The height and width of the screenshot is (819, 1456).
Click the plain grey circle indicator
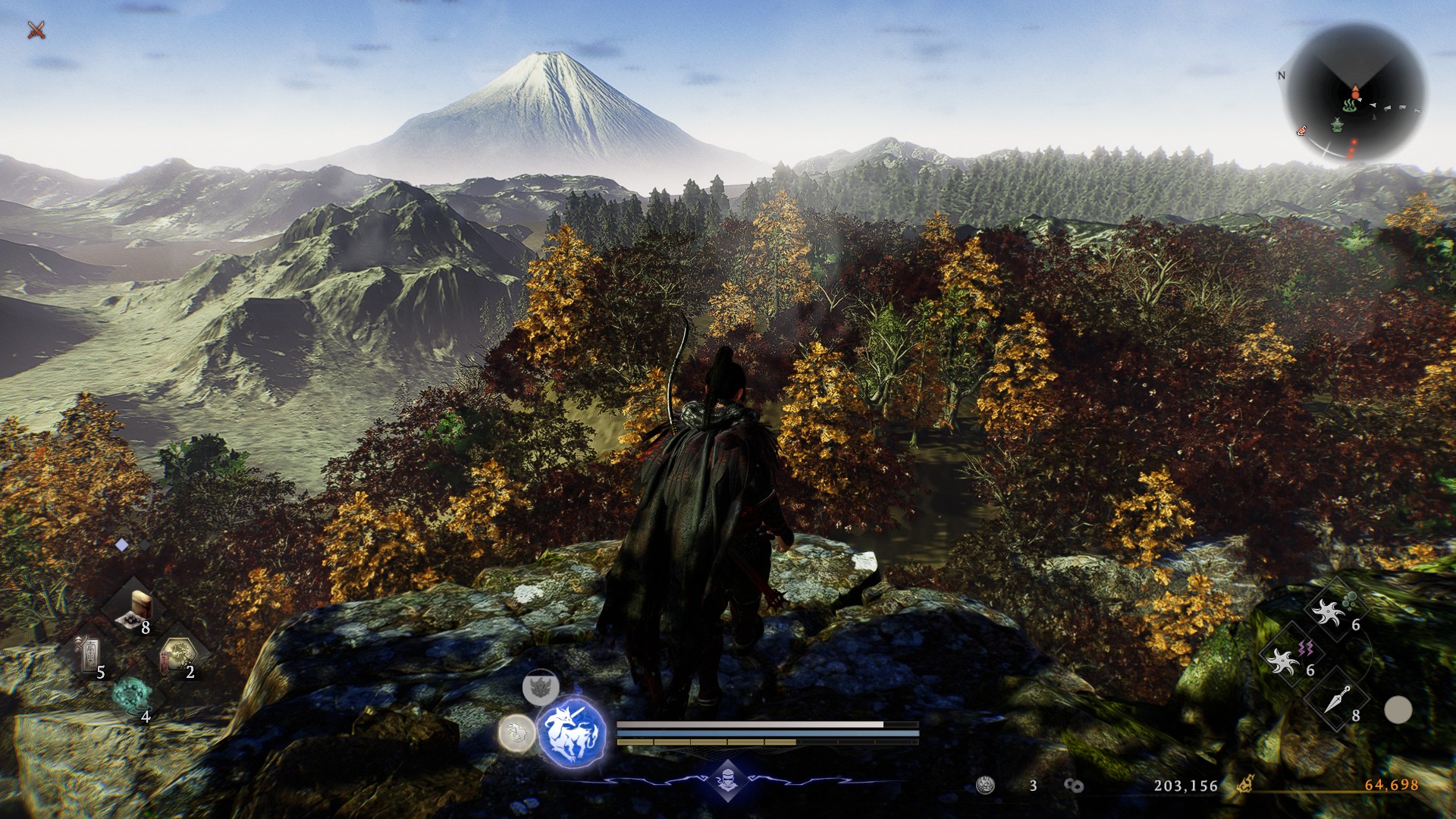pos(1398,711)
